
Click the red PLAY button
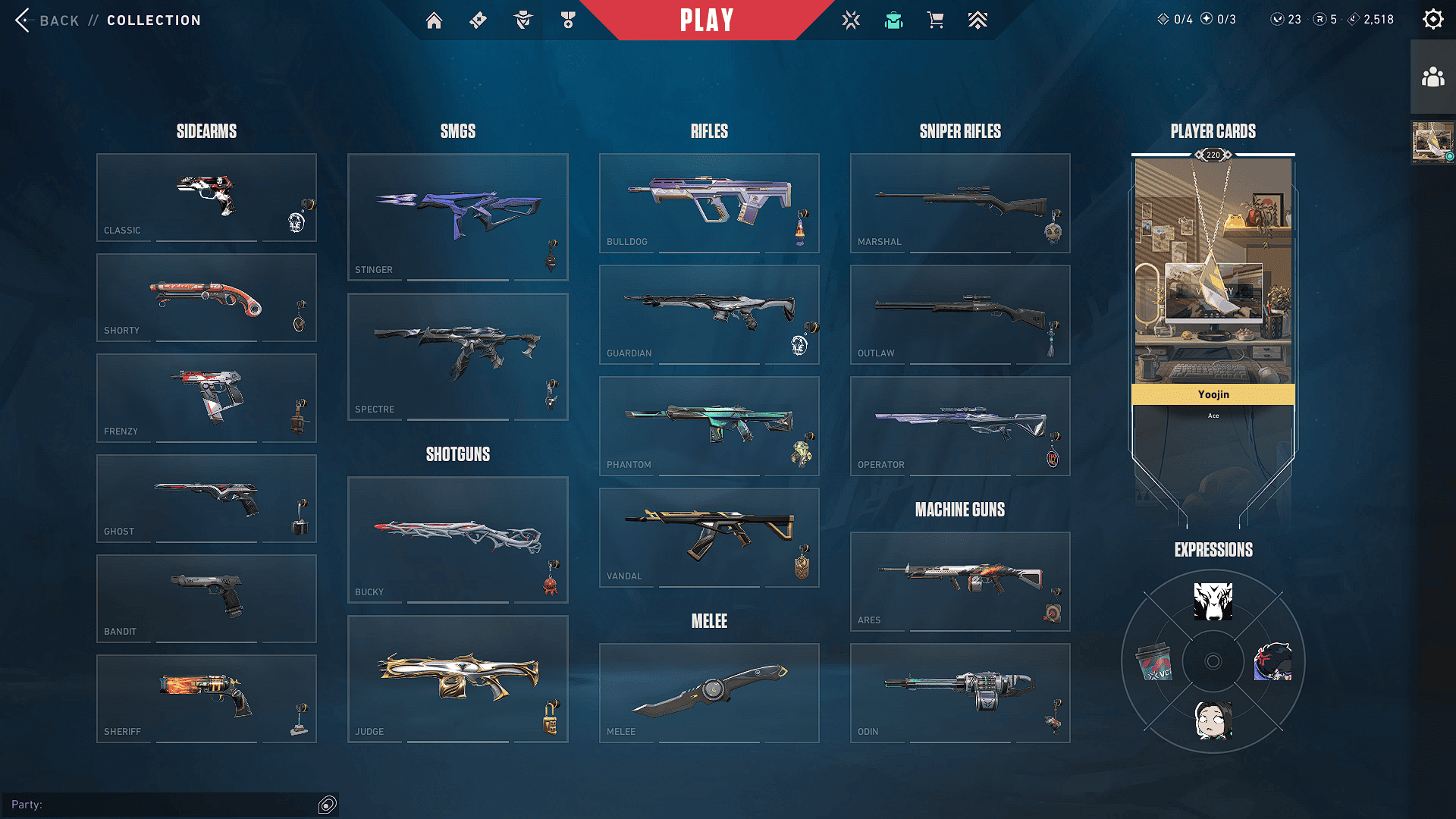point(706,20)
